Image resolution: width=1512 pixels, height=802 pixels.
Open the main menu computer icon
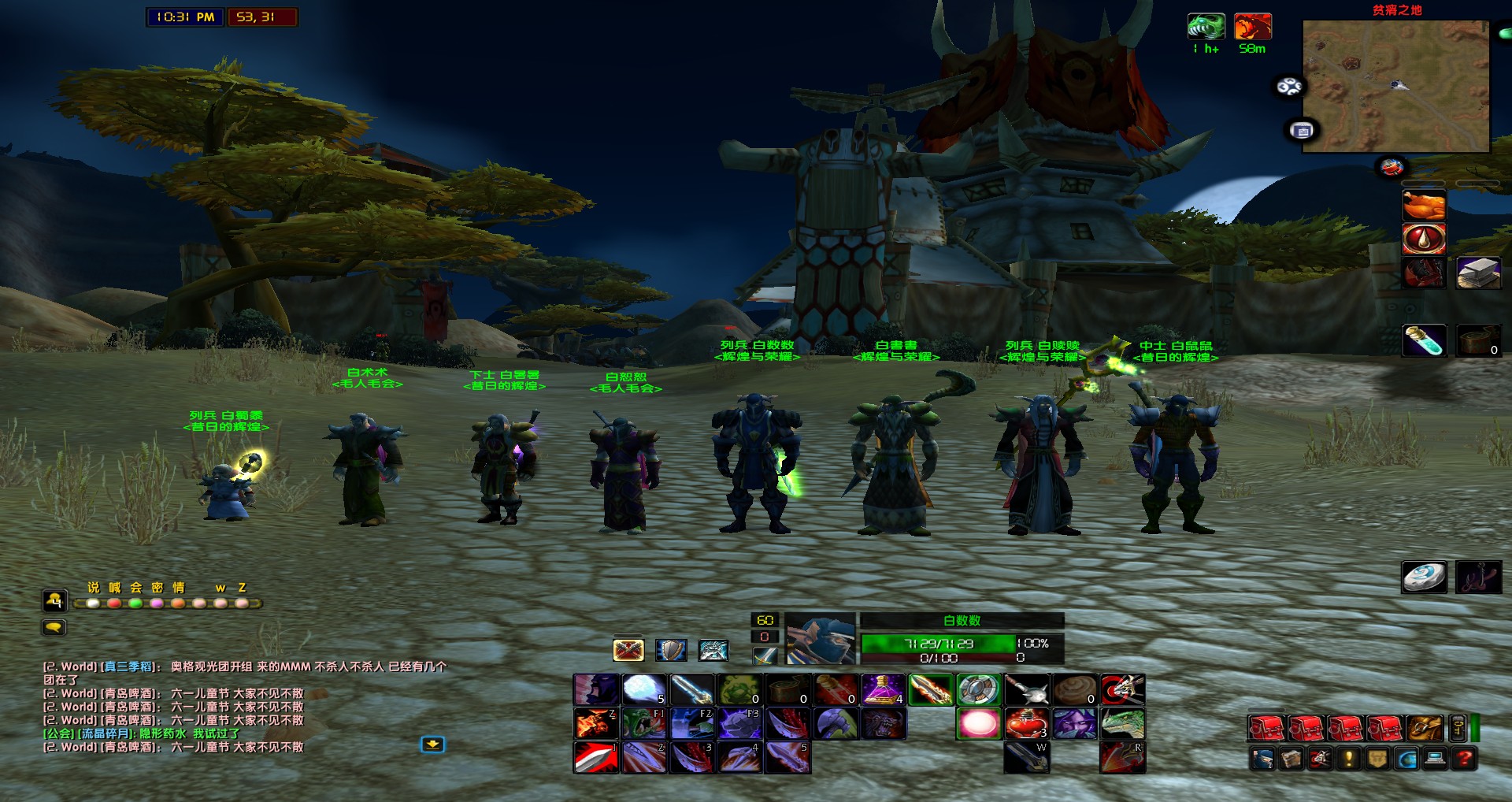tap(1434, 759)
